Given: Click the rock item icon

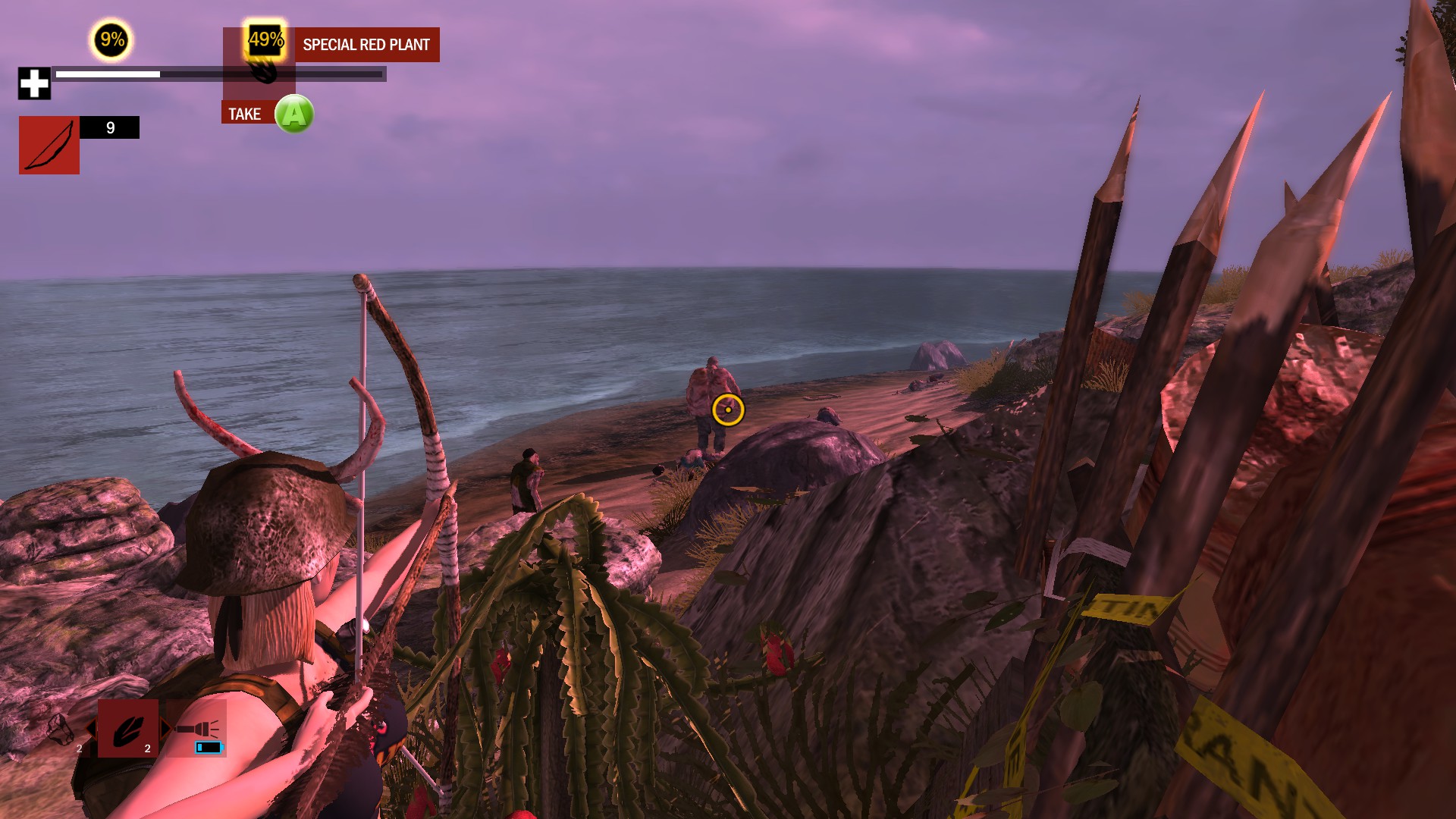Looking at the screenshot, I should (59, 730).
